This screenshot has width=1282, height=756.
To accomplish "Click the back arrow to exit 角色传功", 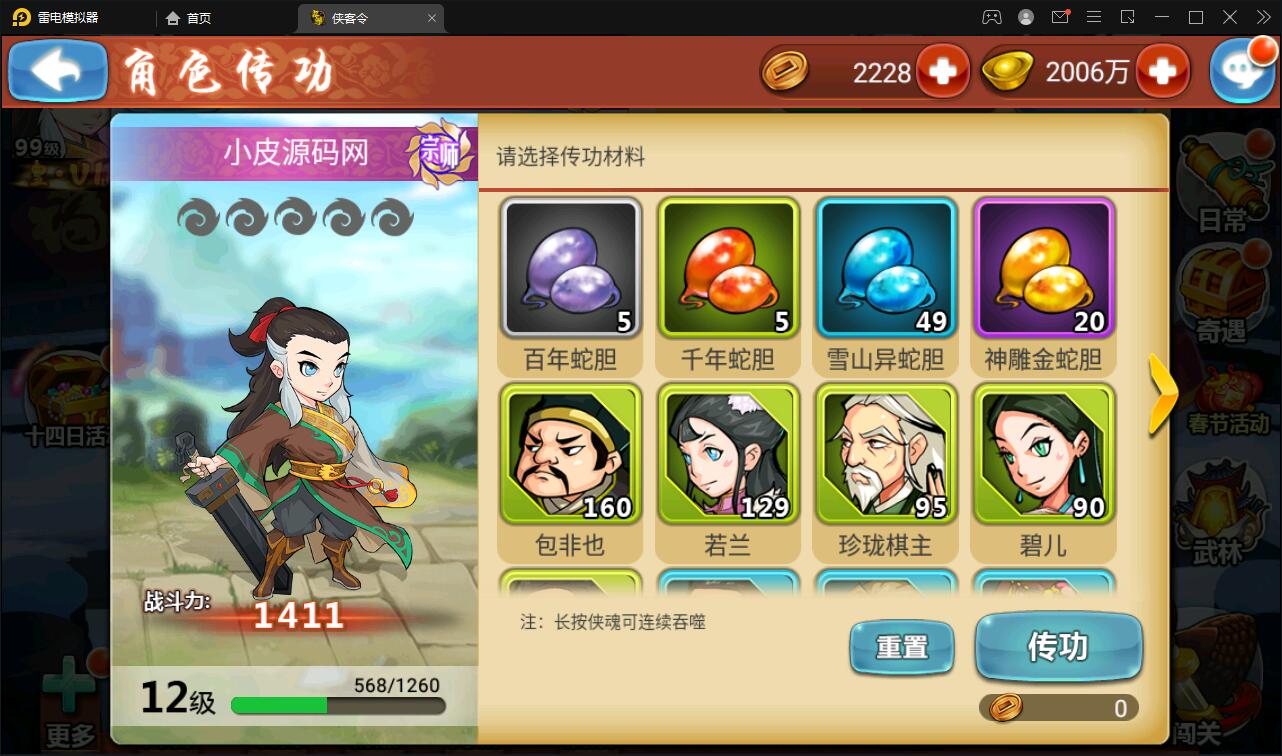I will pyautogui.click(x=56, y=70).
